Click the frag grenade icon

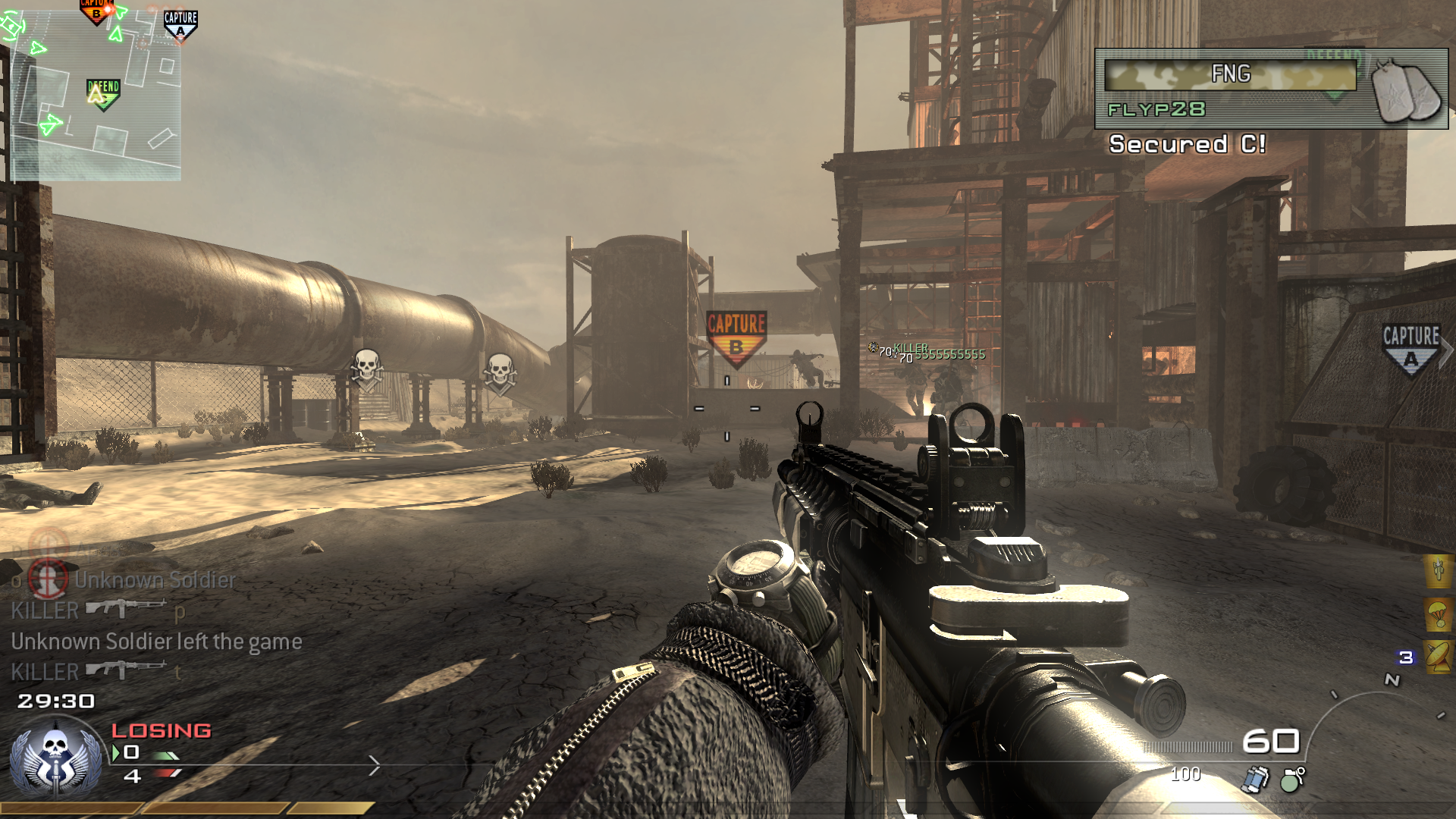[1292, 779]
